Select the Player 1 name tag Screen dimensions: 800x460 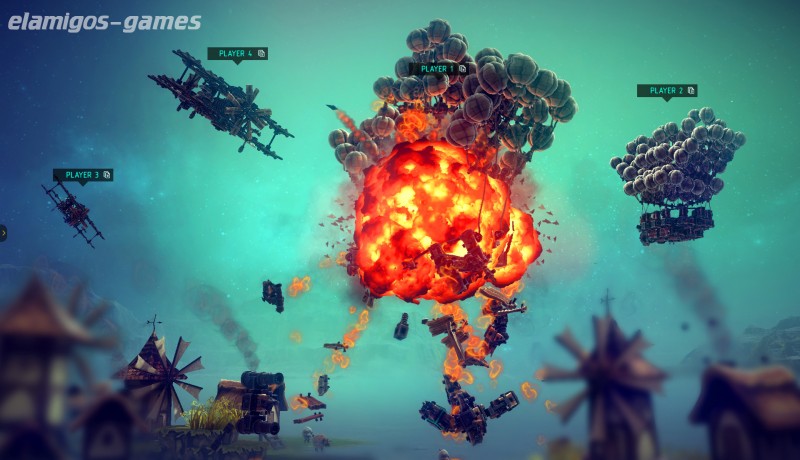coord(438,69)
